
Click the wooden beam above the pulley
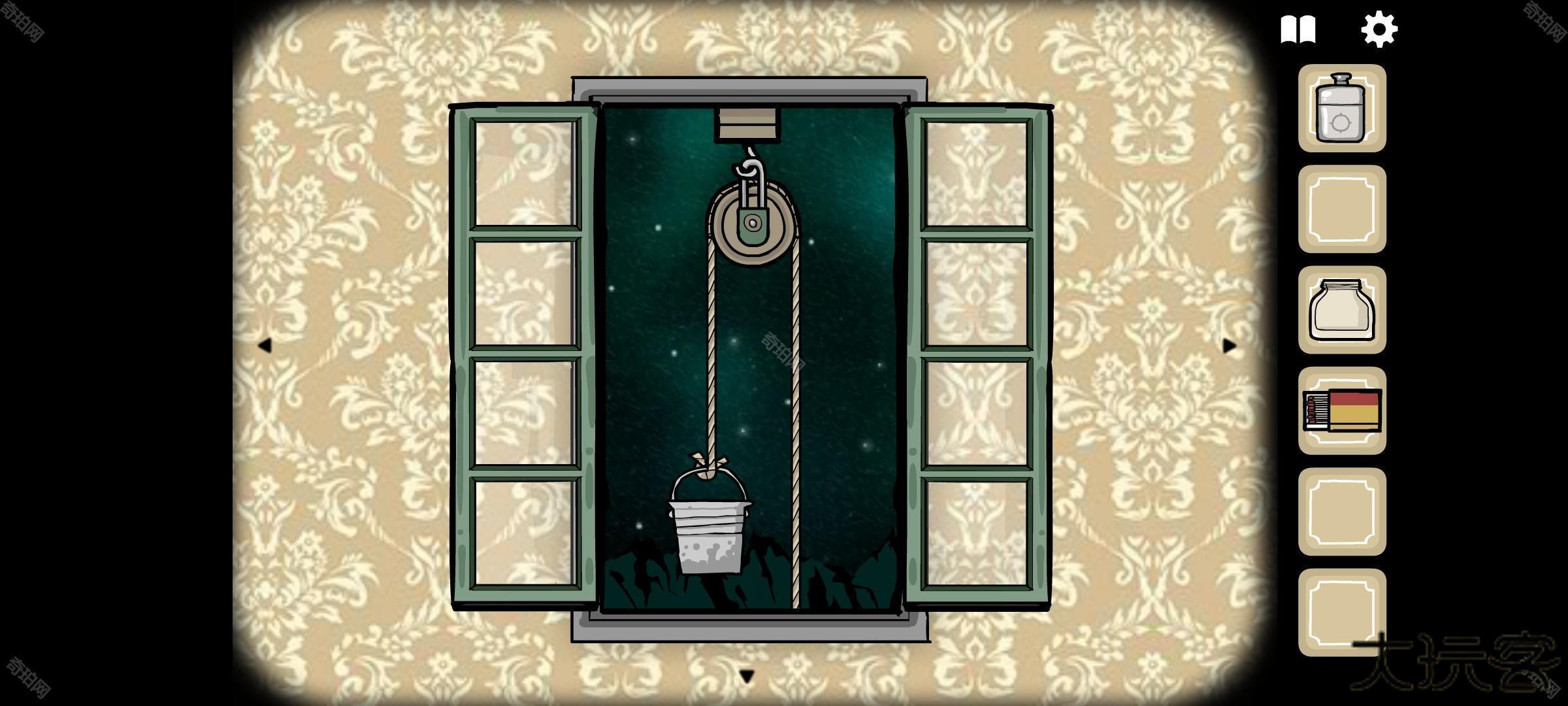(746, 121)
